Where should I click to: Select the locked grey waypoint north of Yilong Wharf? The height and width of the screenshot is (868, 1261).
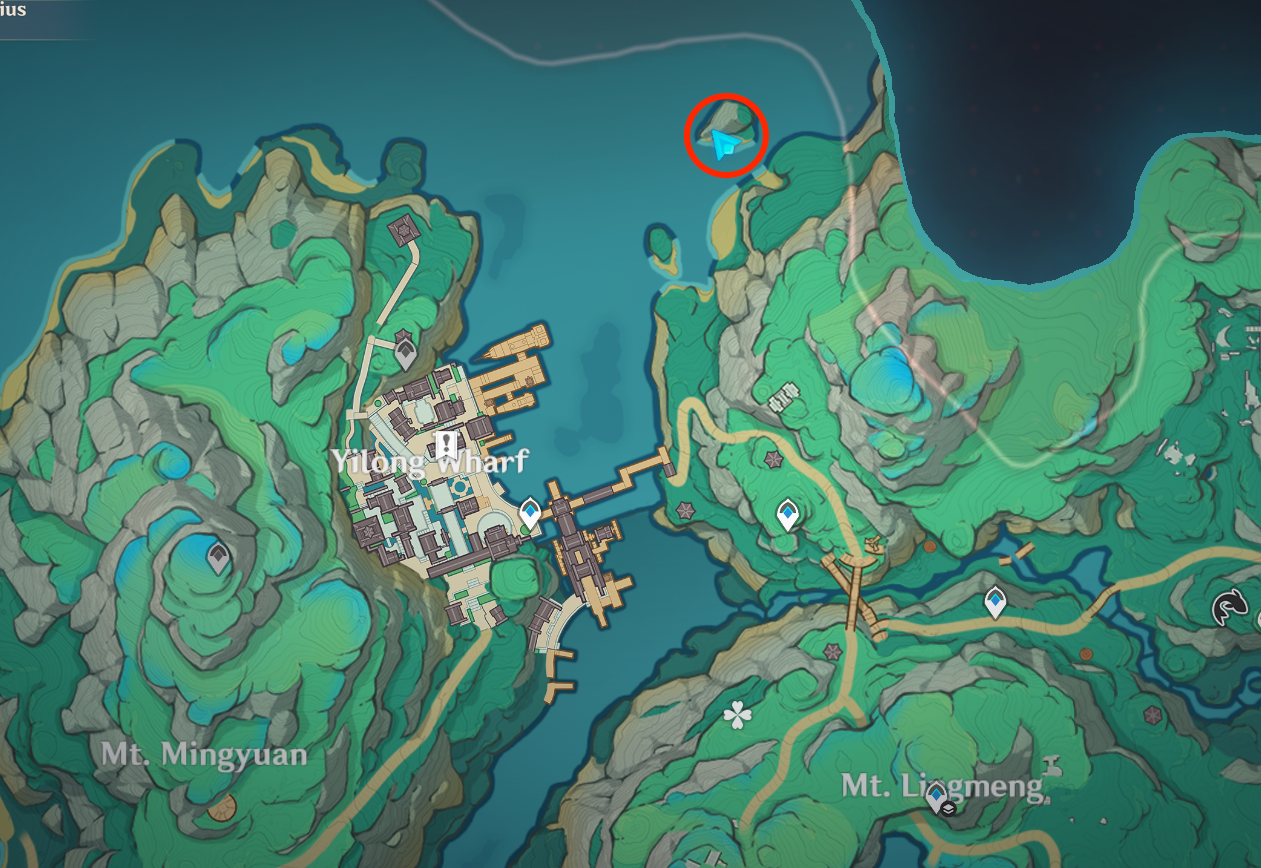[405, 351]
